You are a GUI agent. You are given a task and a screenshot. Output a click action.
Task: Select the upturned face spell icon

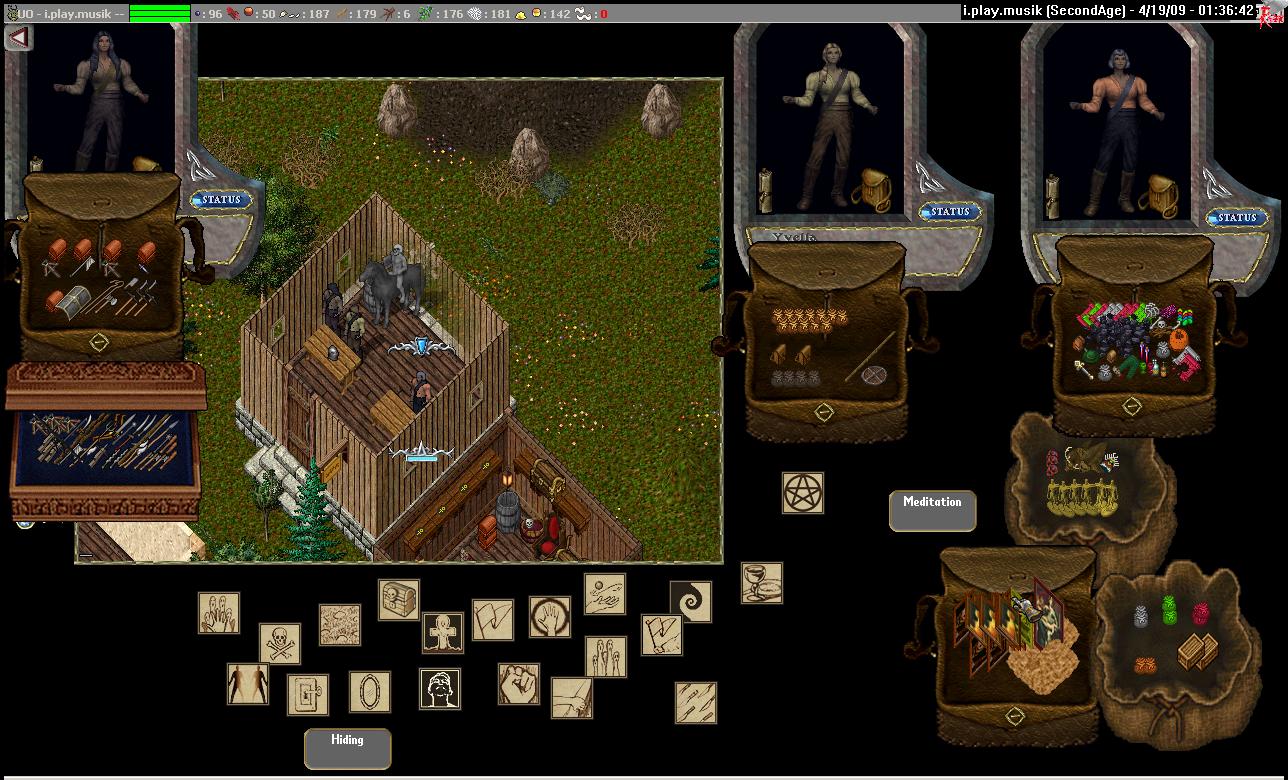[440, 689]
